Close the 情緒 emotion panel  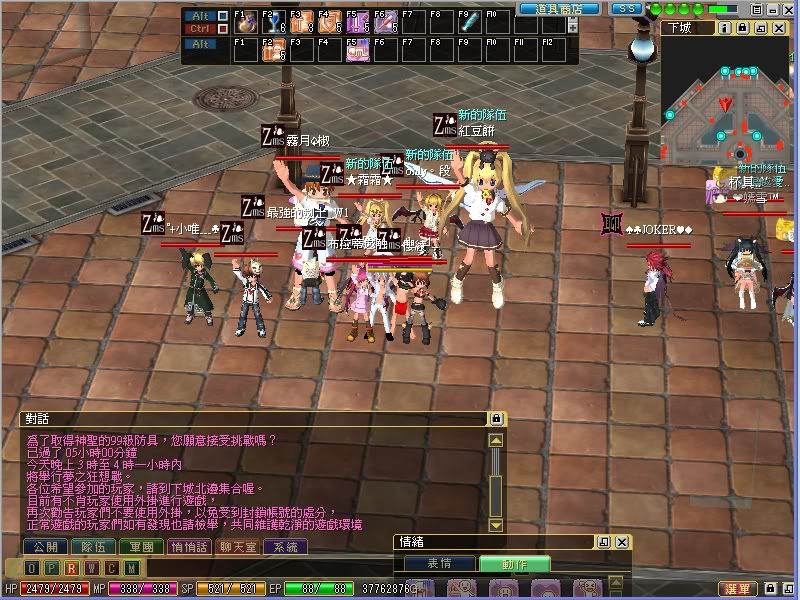click(622, 542)
